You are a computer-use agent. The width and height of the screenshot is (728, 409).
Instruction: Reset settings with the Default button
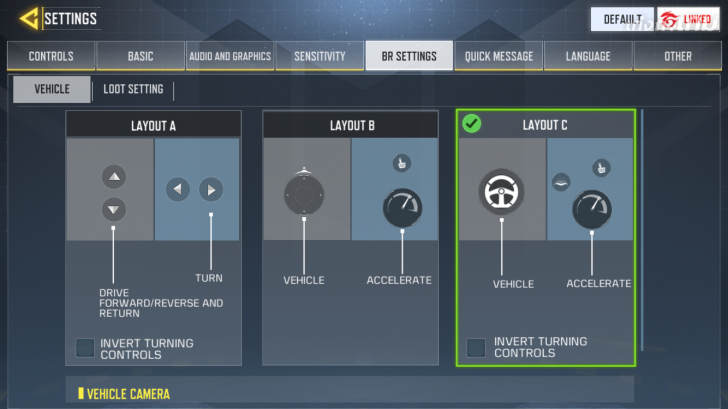tap(621, 19)
